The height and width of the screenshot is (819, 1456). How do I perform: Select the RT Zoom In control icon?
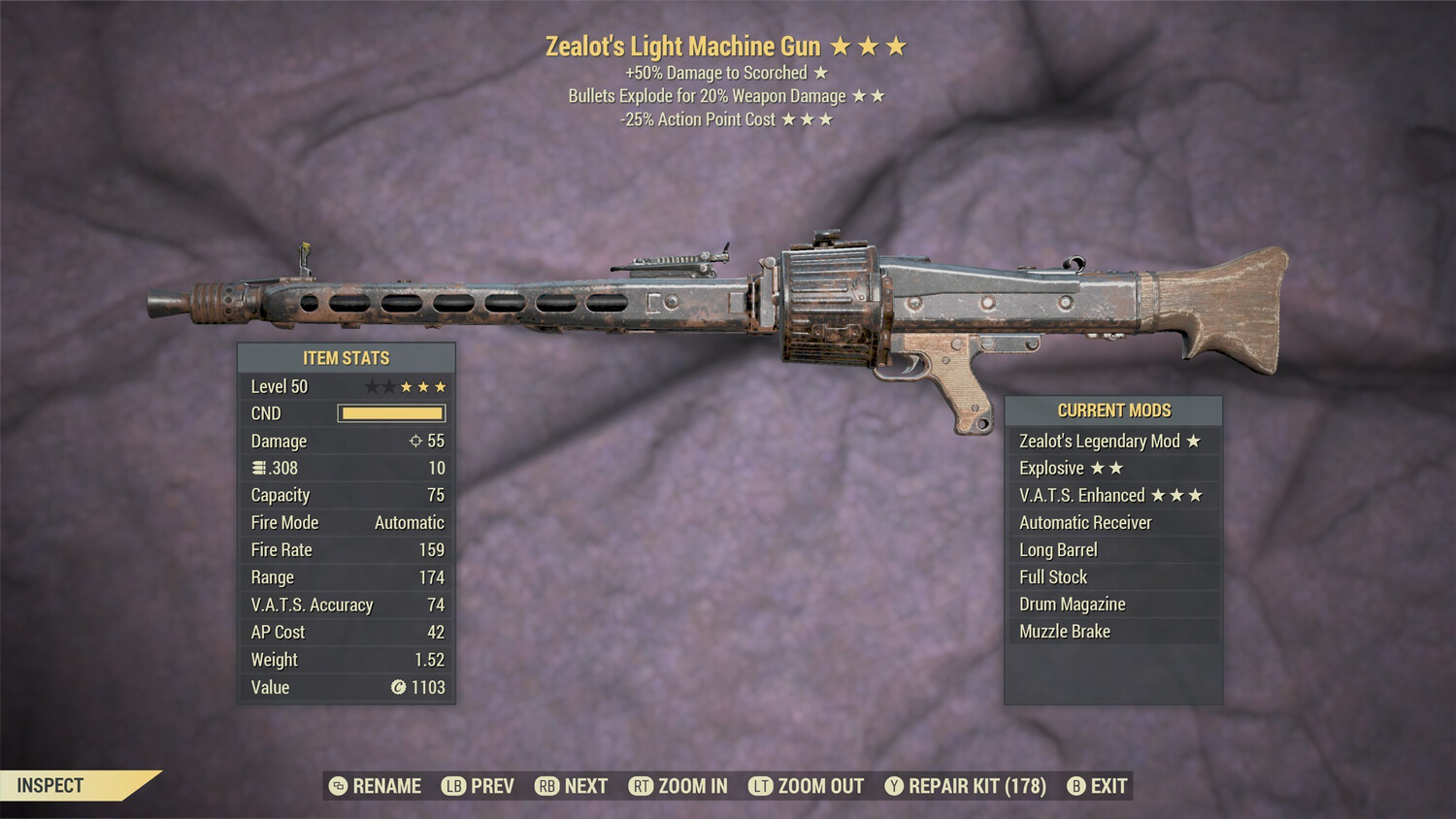click(x=642, y=786)
